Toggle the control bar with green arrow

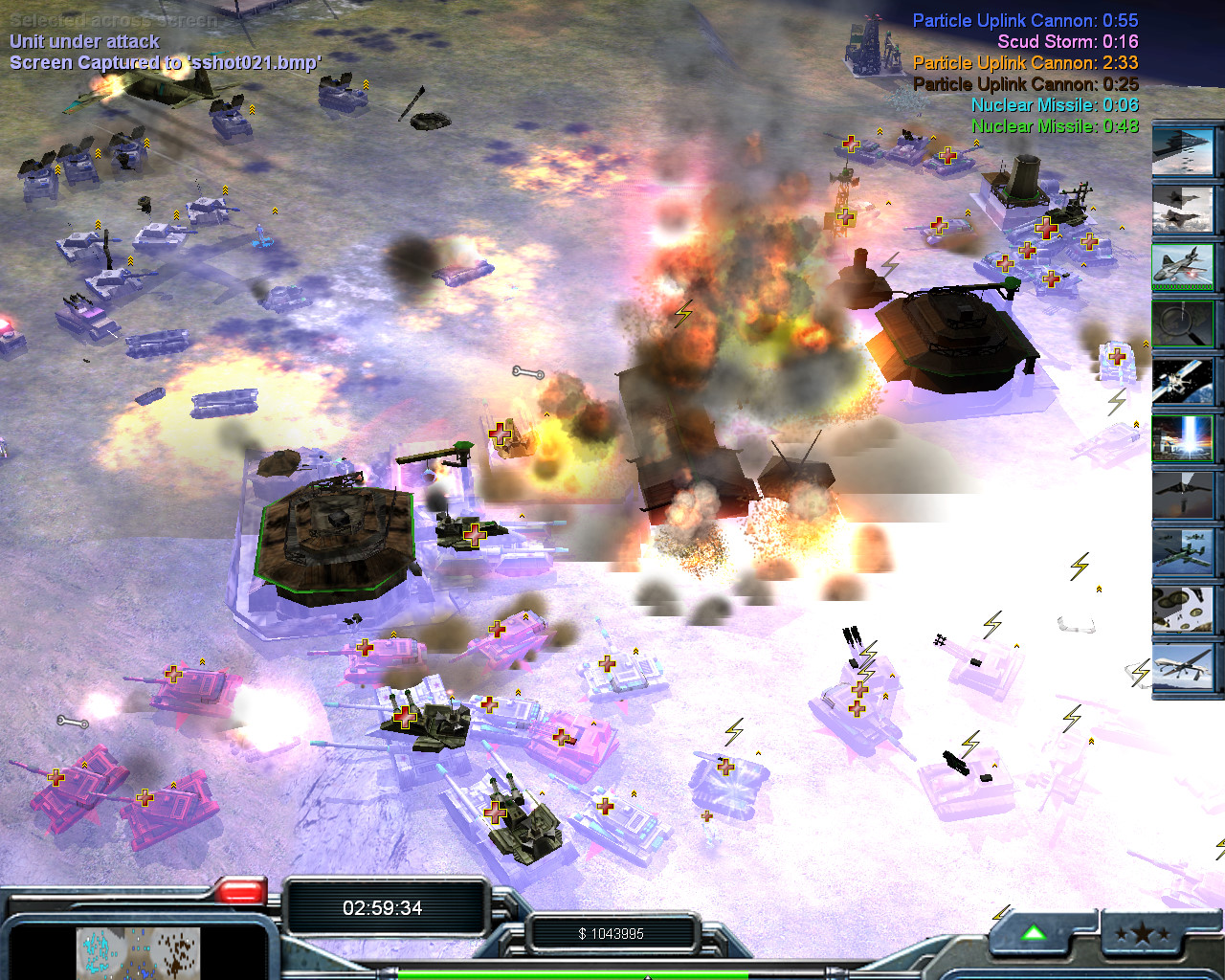1035,933
